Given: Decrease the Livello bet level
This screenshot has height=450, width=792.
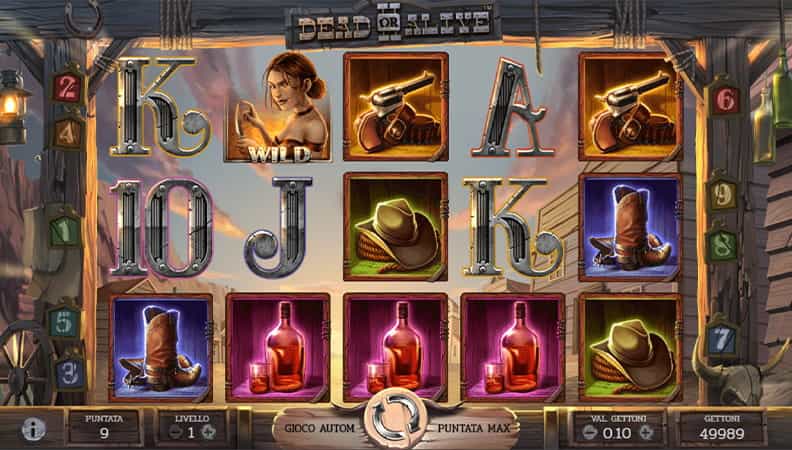Looking at the screenshot, I should (172, 432).
